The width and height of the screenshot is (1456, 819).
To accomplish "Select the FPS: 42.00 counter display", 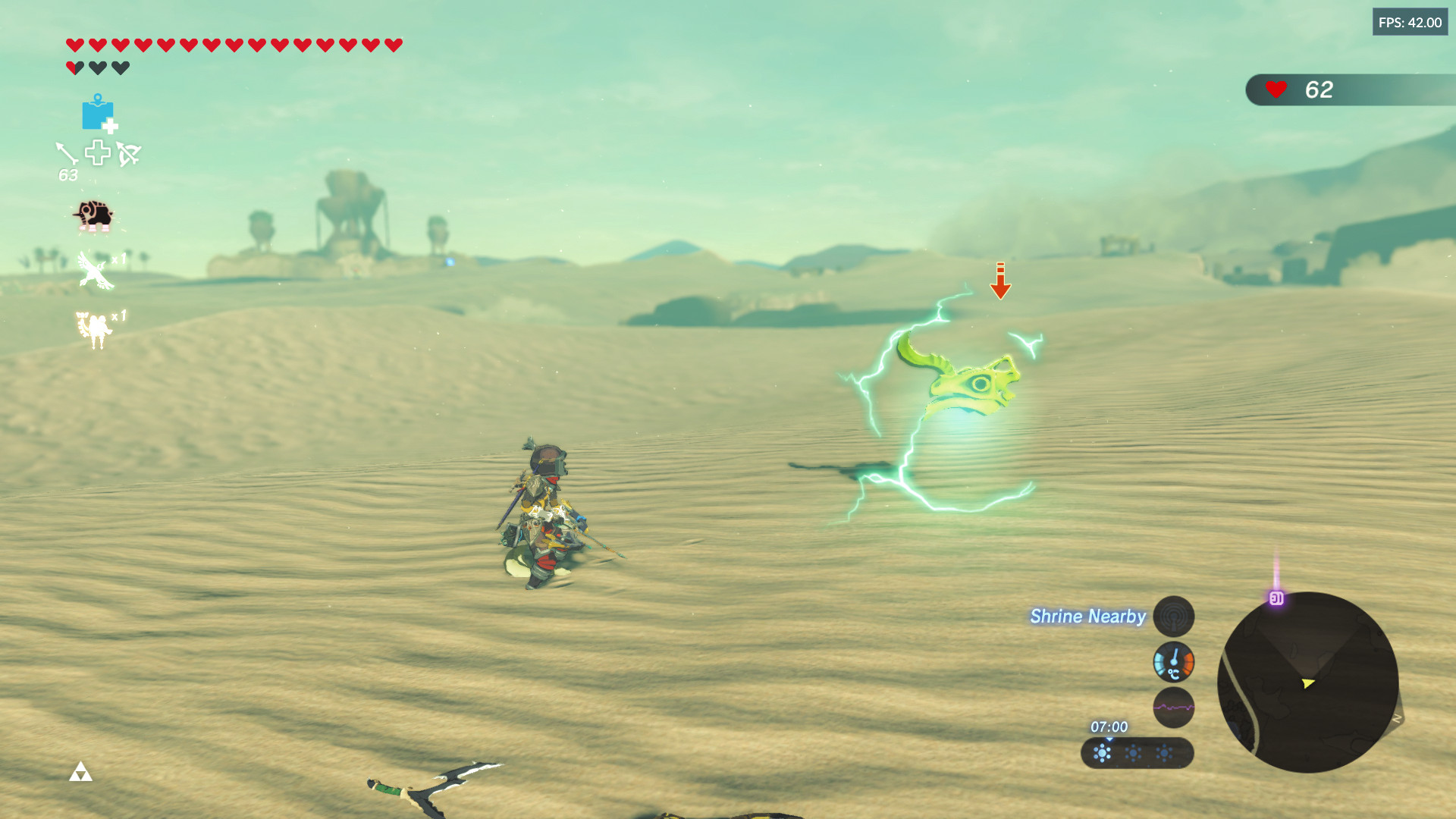I will (1410, 22).
